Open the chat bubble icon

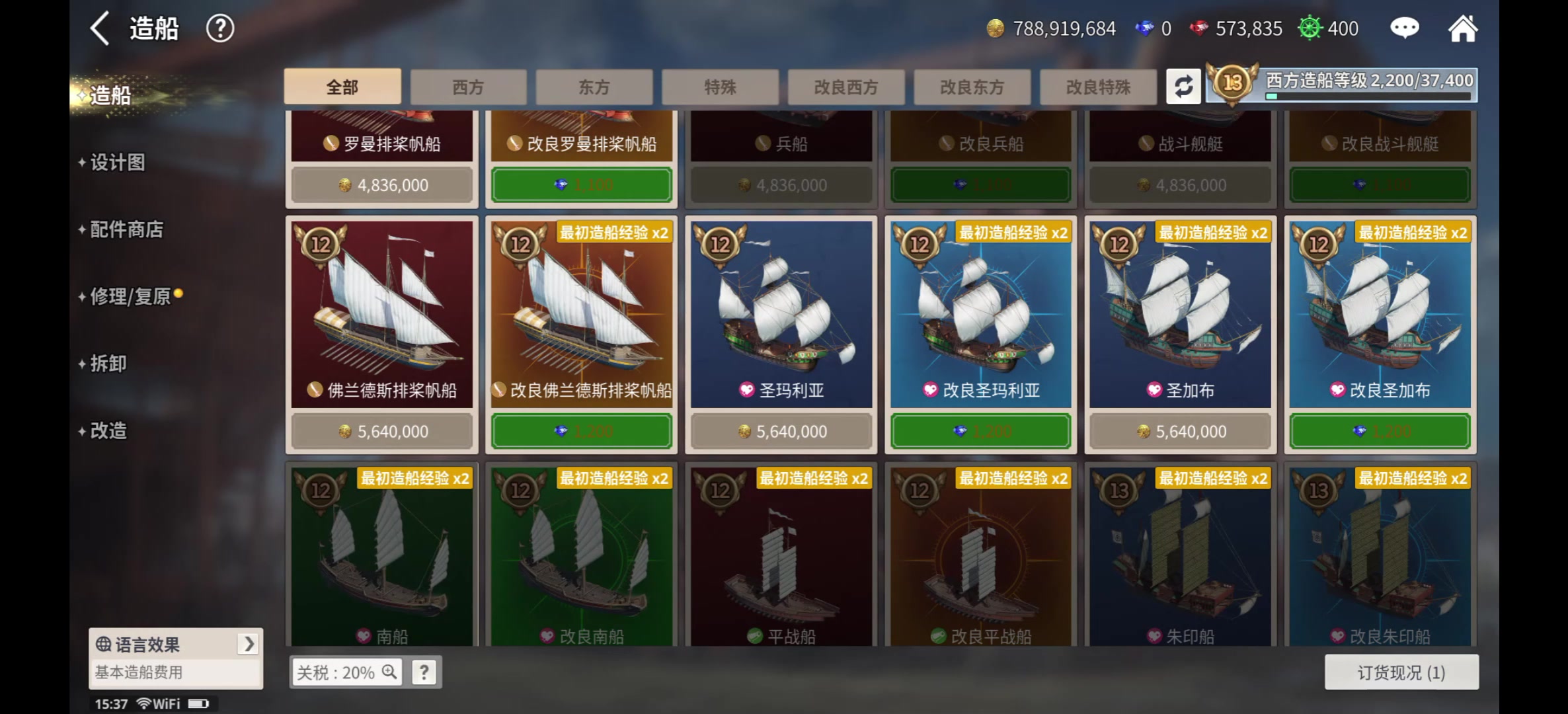[1404, 28]
